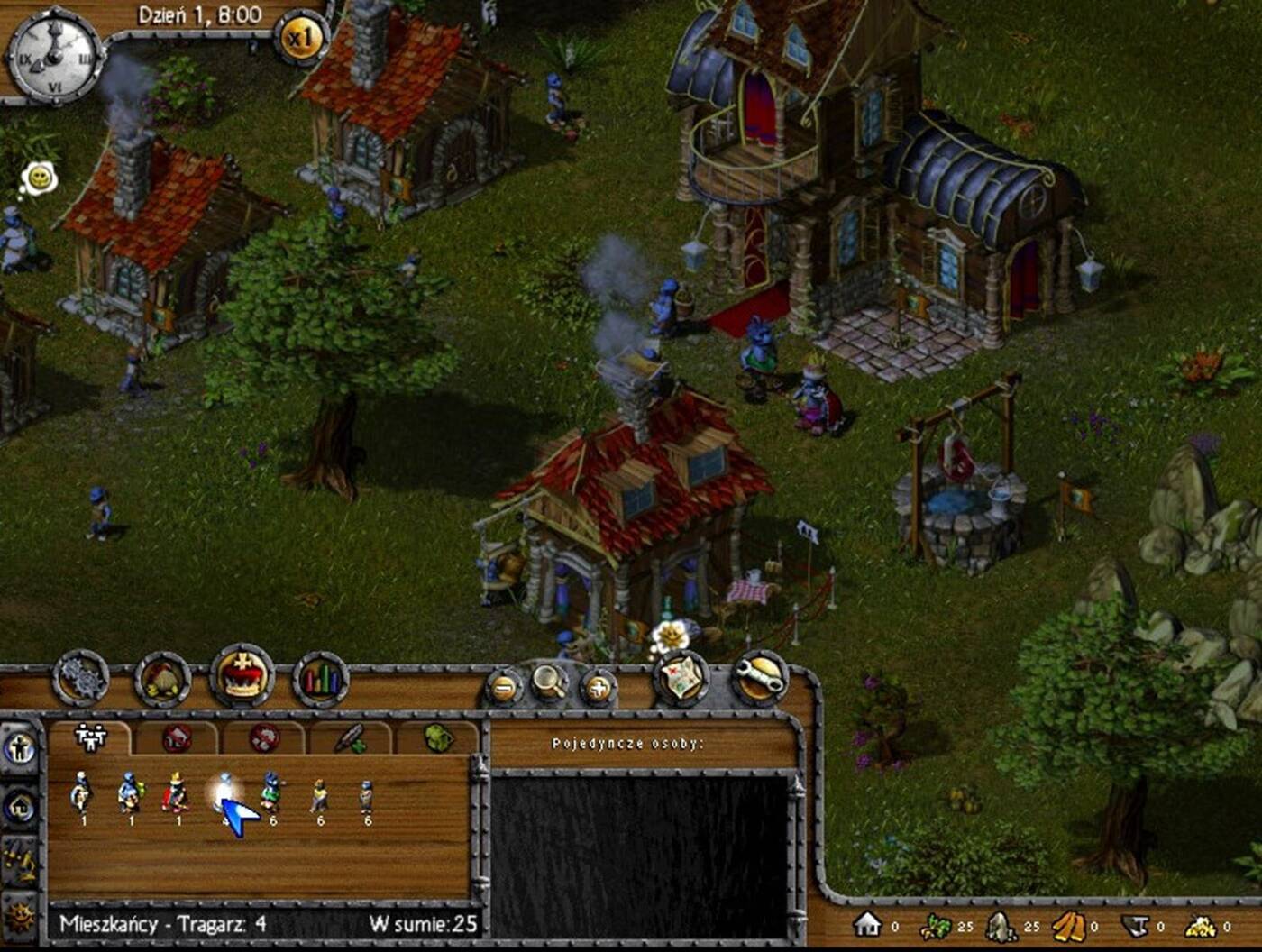
Task: Toggle the x1 game speed button
Action: click(x=300, y=39)
